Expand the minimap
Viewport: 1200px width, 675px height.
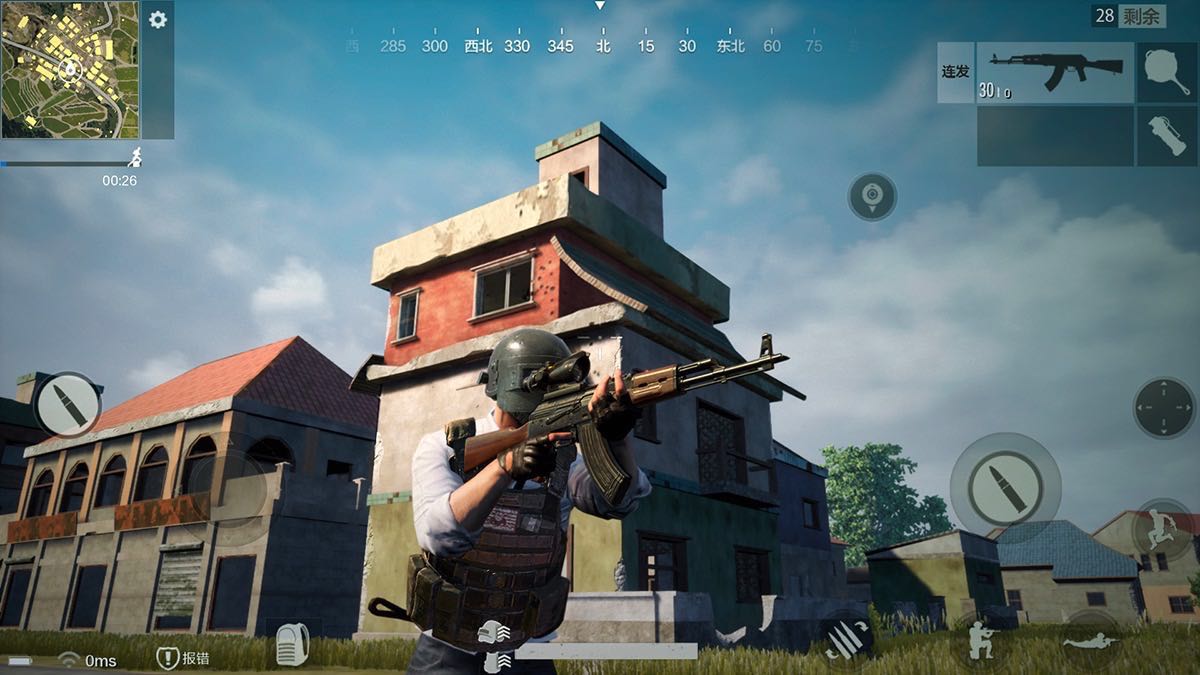(x=70, y=69)
